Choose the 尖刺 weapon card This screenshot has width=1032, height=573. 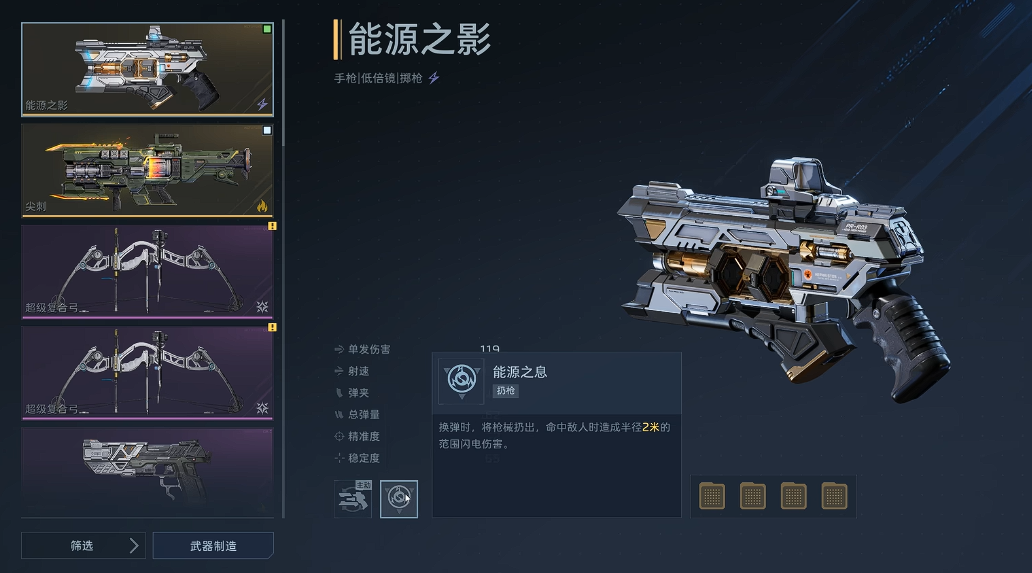point(147,170)
